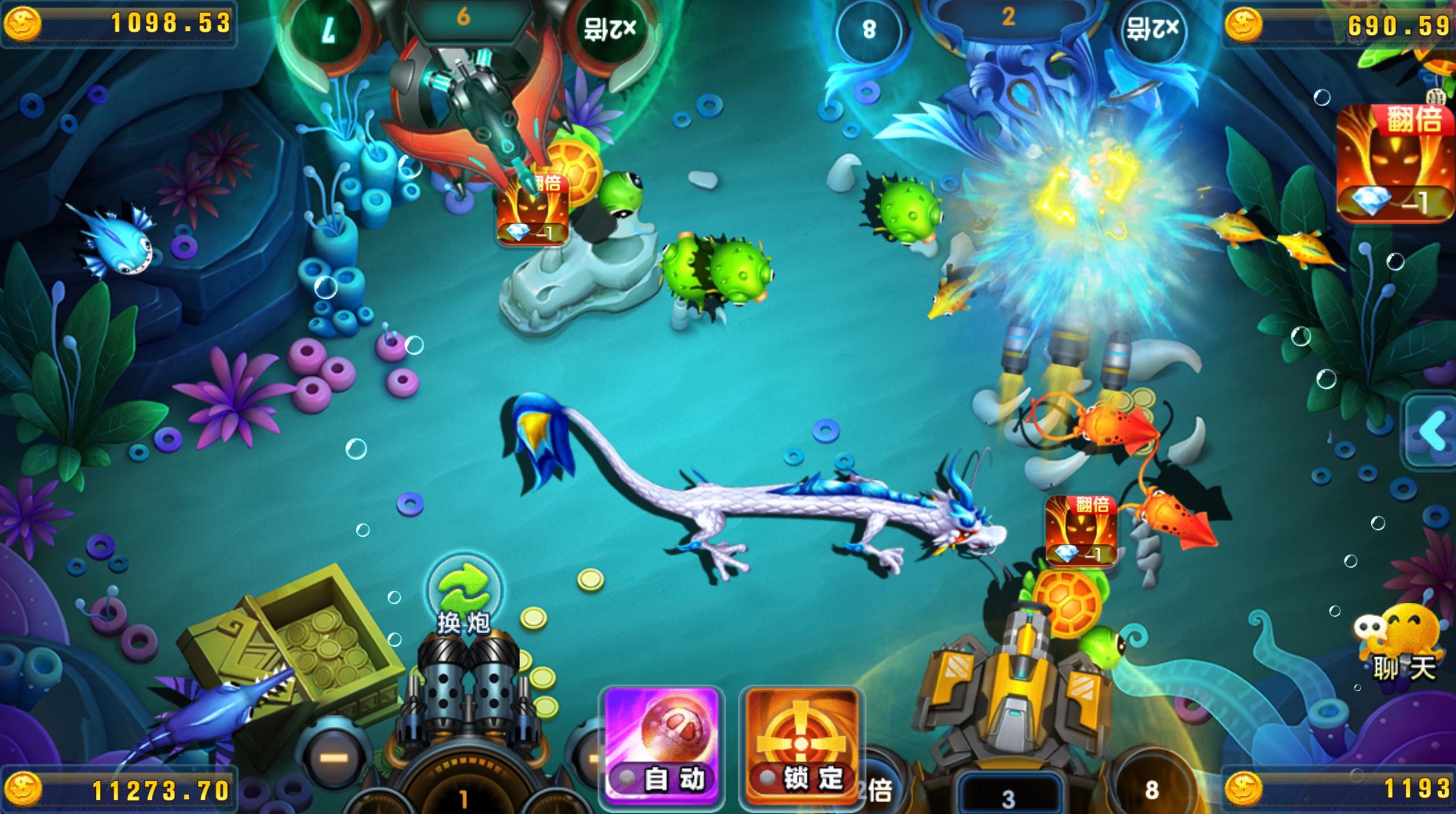Use the large 翻倍 double skill icon
The width and height of the screenshot is (1456, 814).
point(1396,163)
